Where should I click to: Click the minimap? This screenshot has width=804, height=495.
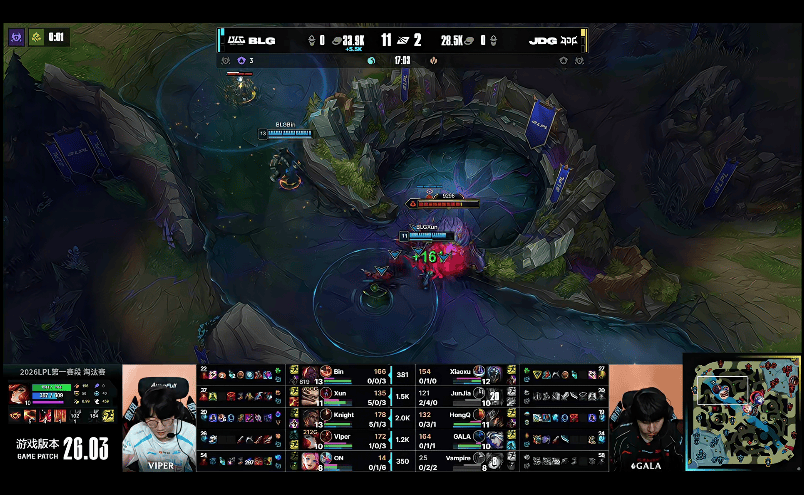click(x=744, y=412)
